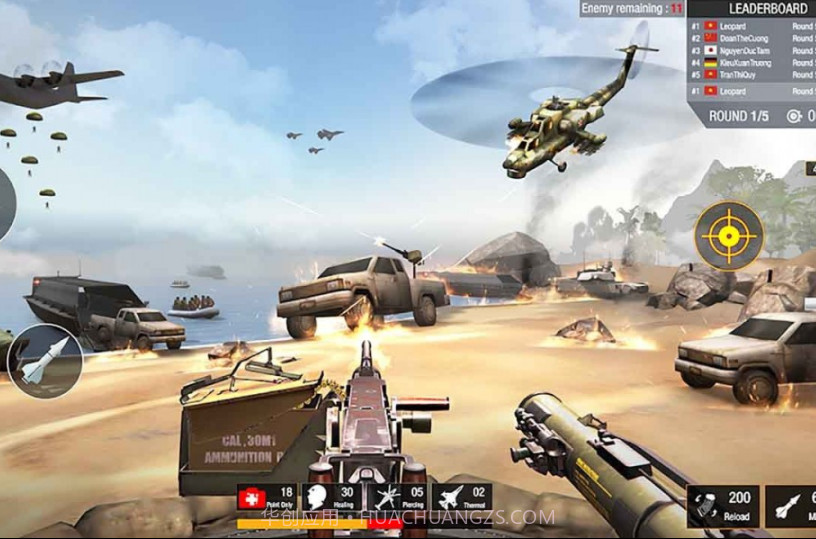Viewport: 816px width, 539px height.
Task: Fire the missile from the round launcher button
Action: pyautogui.click(x=44, y=361)
